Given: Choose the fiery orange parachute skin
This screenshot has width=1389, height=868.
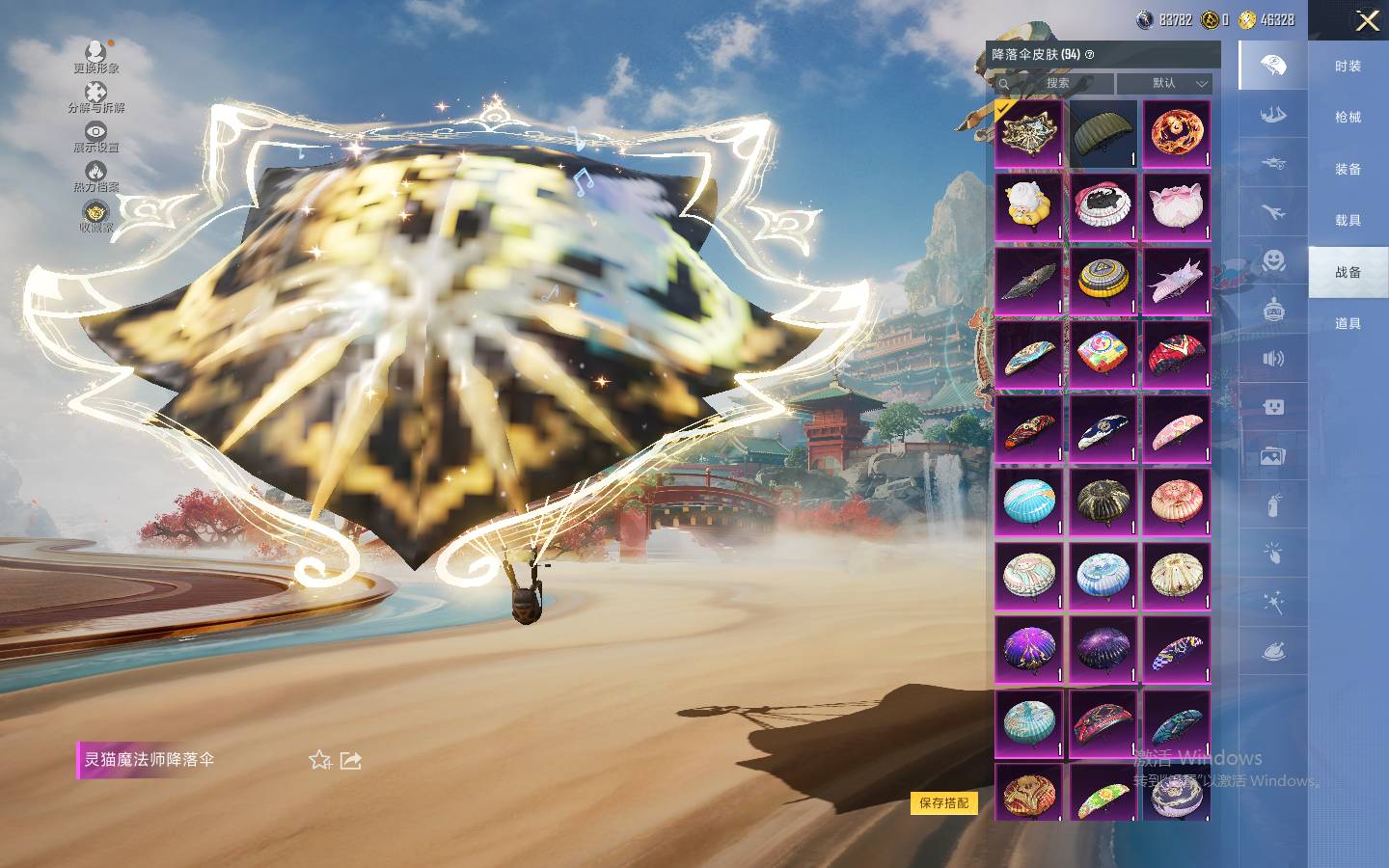Looking at the screenshot, I should click(1176, 134).
